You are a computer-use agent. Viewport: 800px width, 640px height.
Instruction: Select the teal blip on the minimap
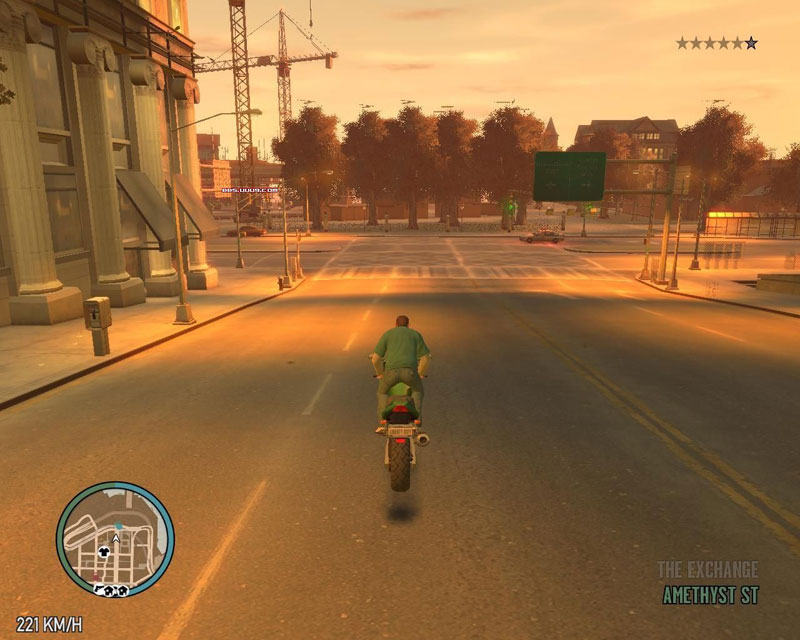pos(118,523)
